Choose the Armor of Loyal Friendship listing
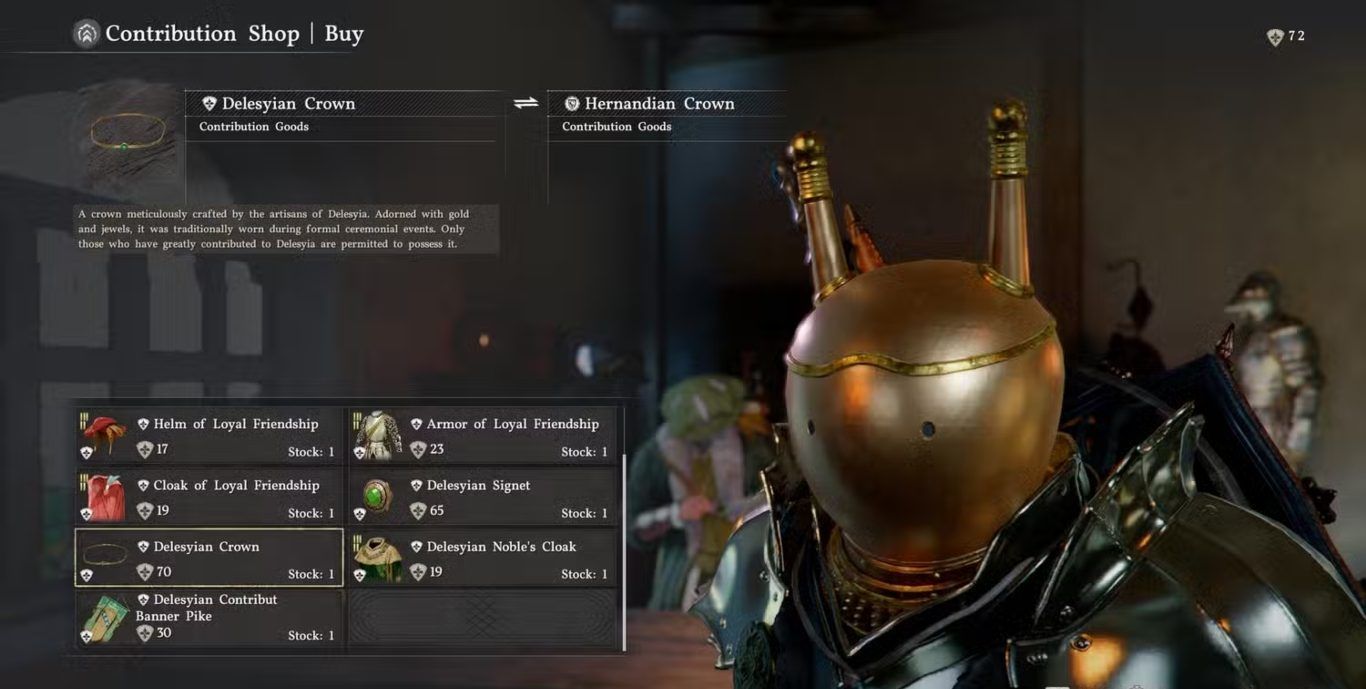 (482, 436)
